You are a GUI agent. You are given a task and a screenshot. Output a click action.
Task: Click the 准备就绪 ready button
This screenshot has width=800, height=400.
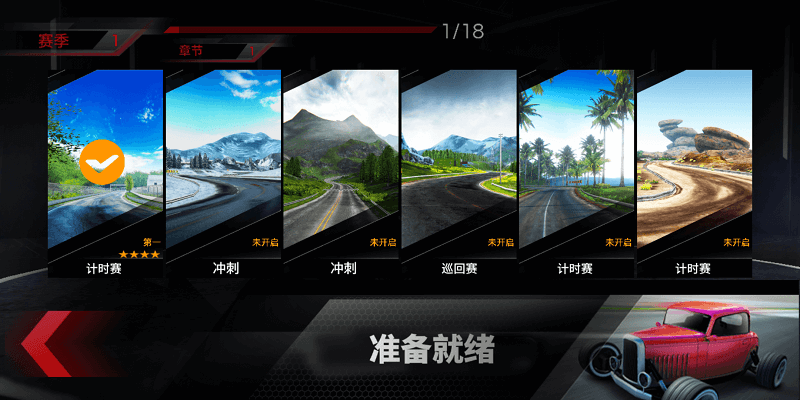click(432, 350)
